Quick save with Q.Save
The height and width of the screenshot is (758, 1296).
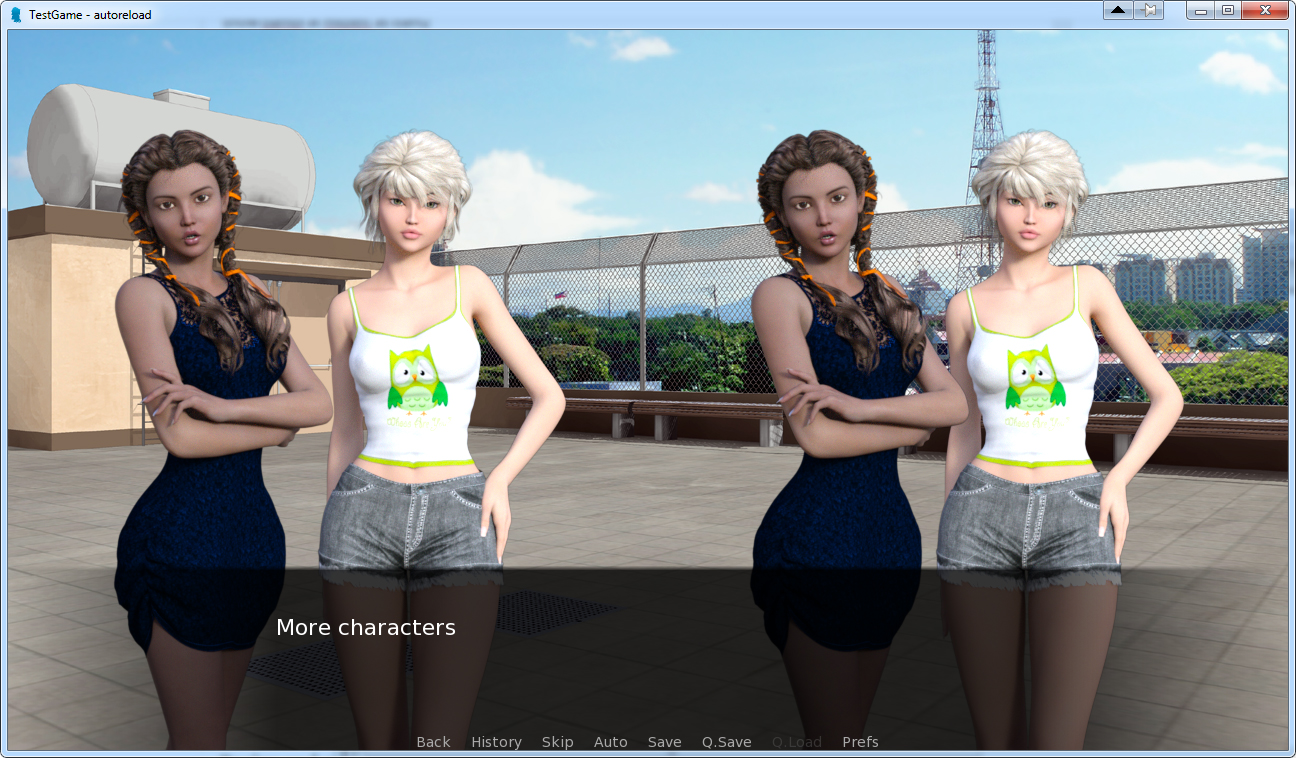726,742
